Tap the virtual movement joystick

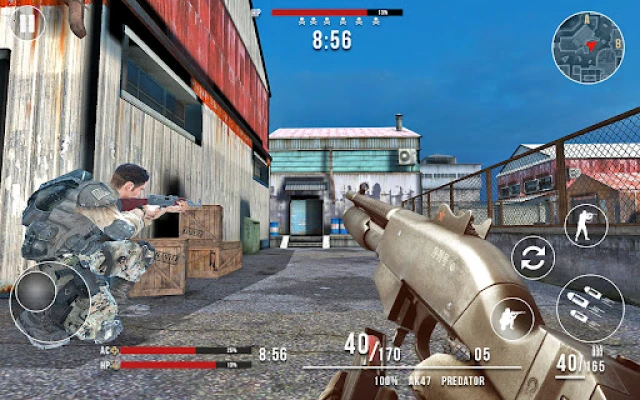[39, 293]
